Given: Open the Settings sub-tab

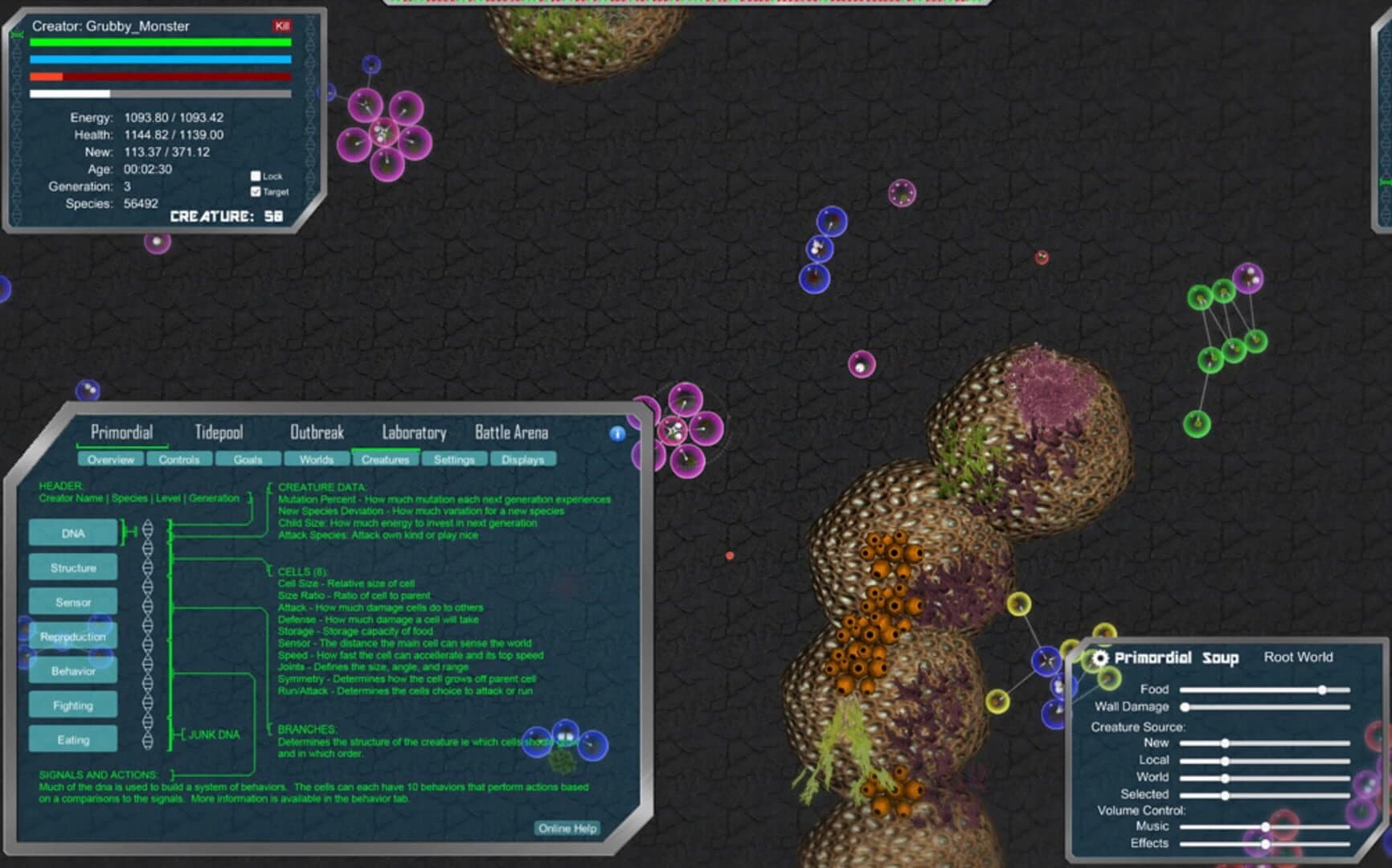Looking at the screenshot, I should (454, 459).
